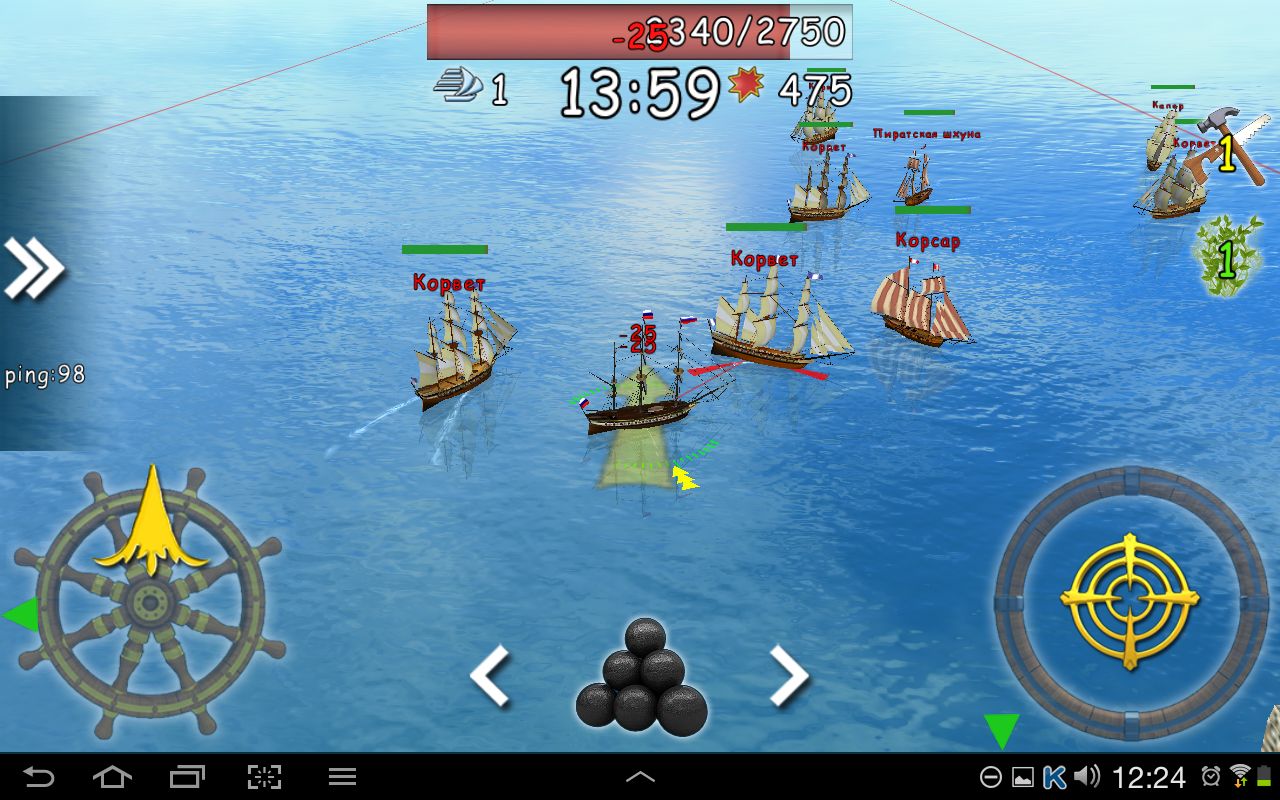Expand the left sidebar with double chevrons

tap(35, 263)
